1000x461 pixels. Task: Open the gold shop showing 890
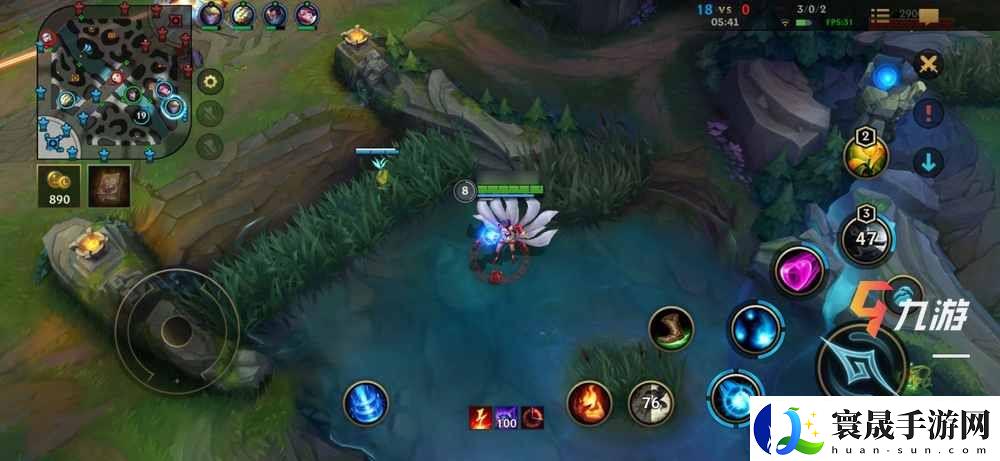58,184
